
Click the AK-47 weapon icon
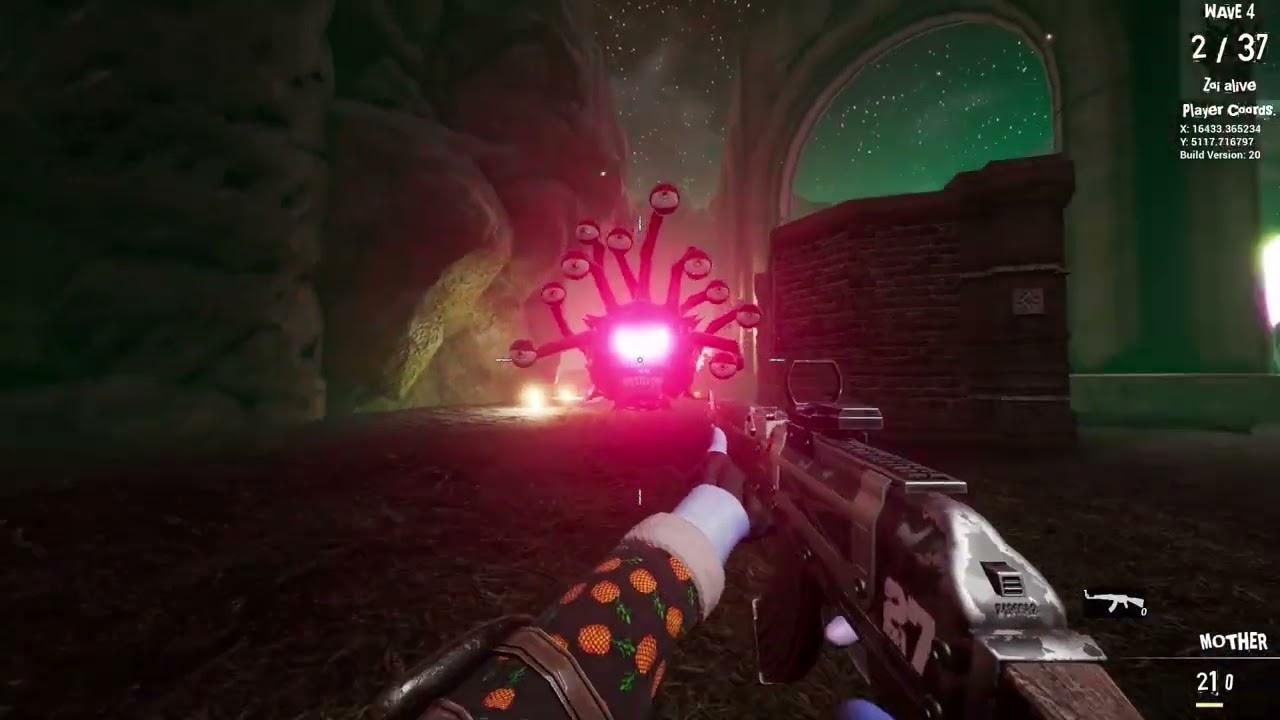click(x=1115, y=600)
